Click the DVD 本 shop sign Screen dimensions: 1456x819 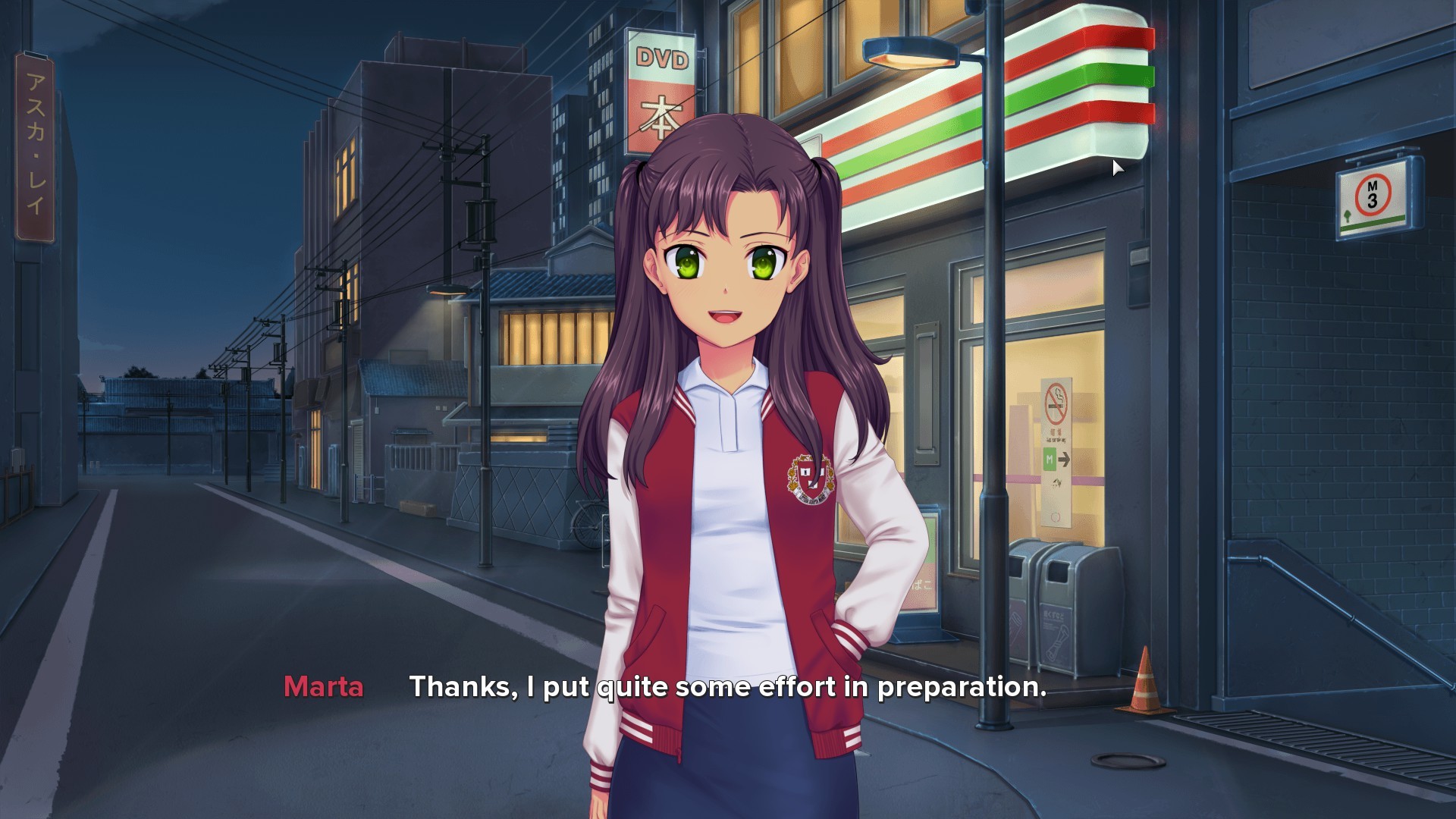pos(661,83)
